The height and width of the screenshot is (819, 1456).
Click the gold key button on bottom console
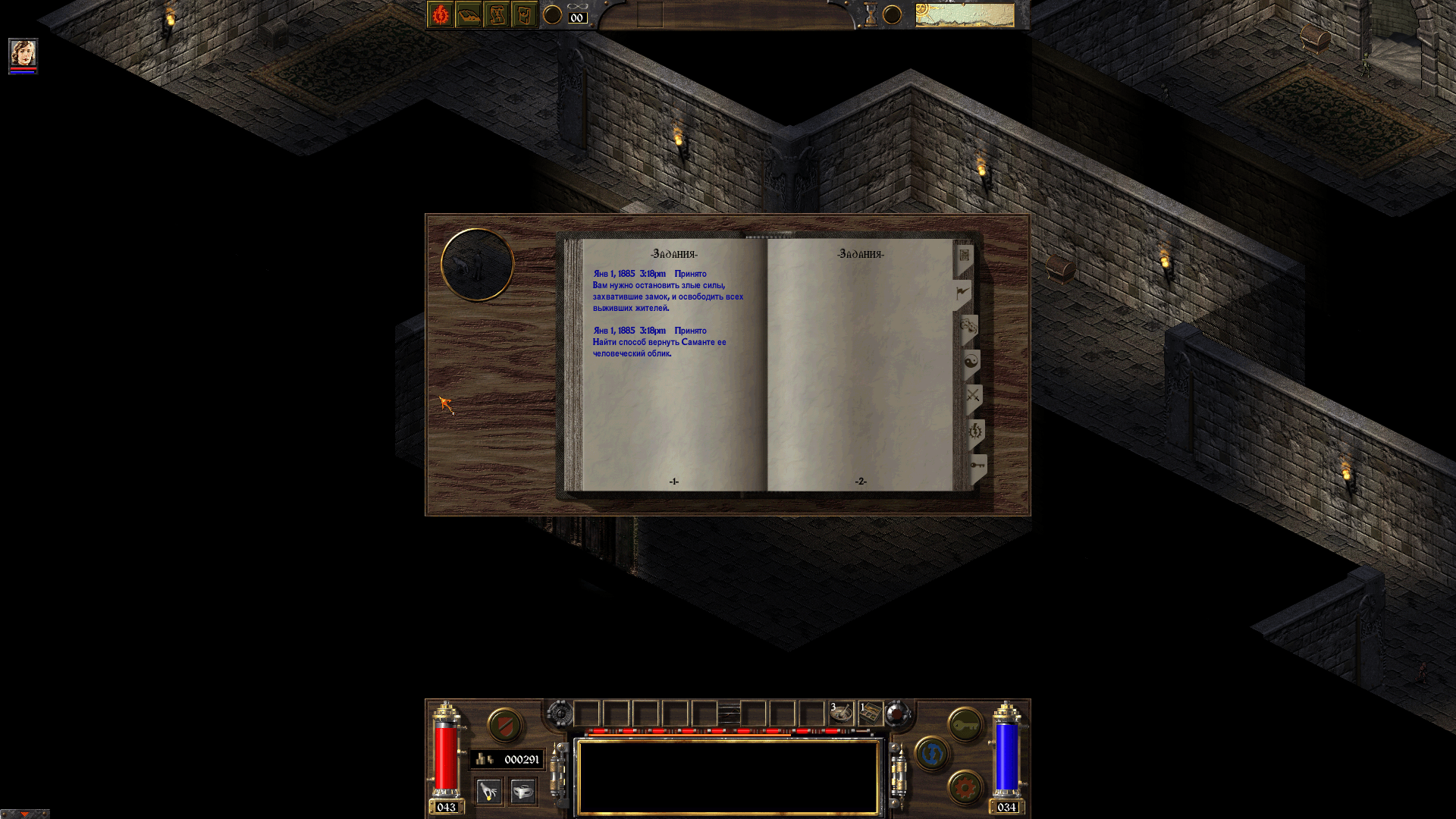964,726
